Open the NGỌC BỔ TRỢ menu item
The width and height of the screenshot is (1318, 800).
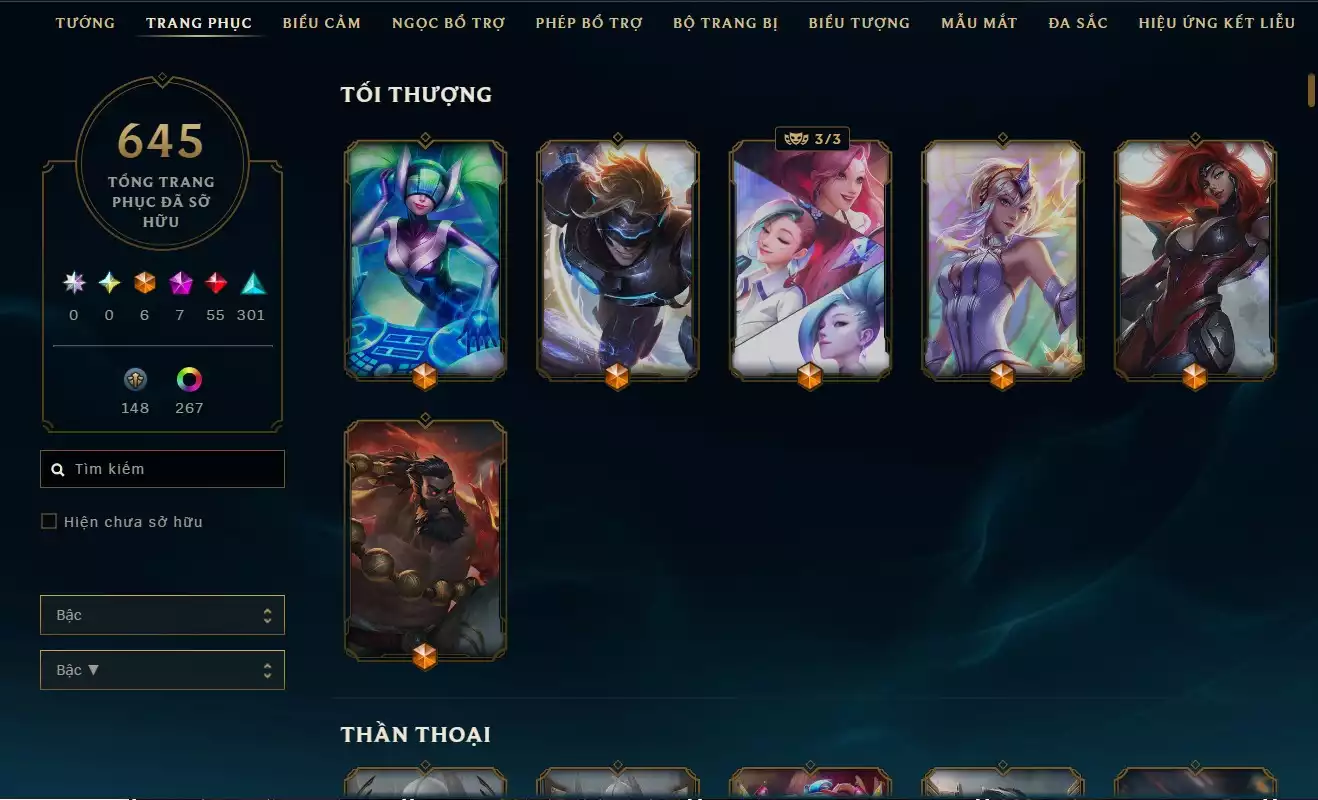(448, 22)
